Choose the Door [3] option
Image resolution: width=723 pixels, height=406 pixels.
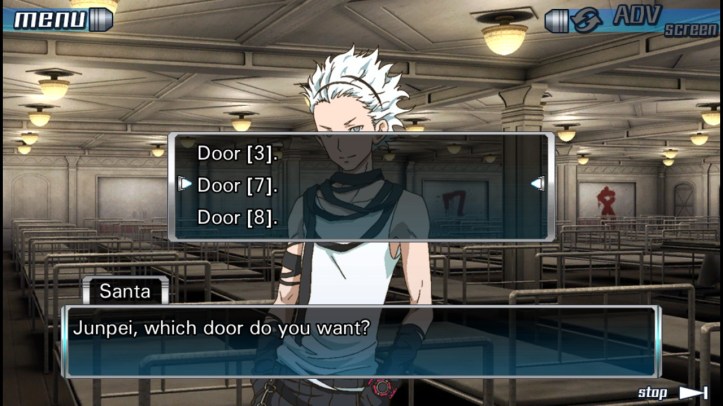pyautogui.click(x=237, y=153)
